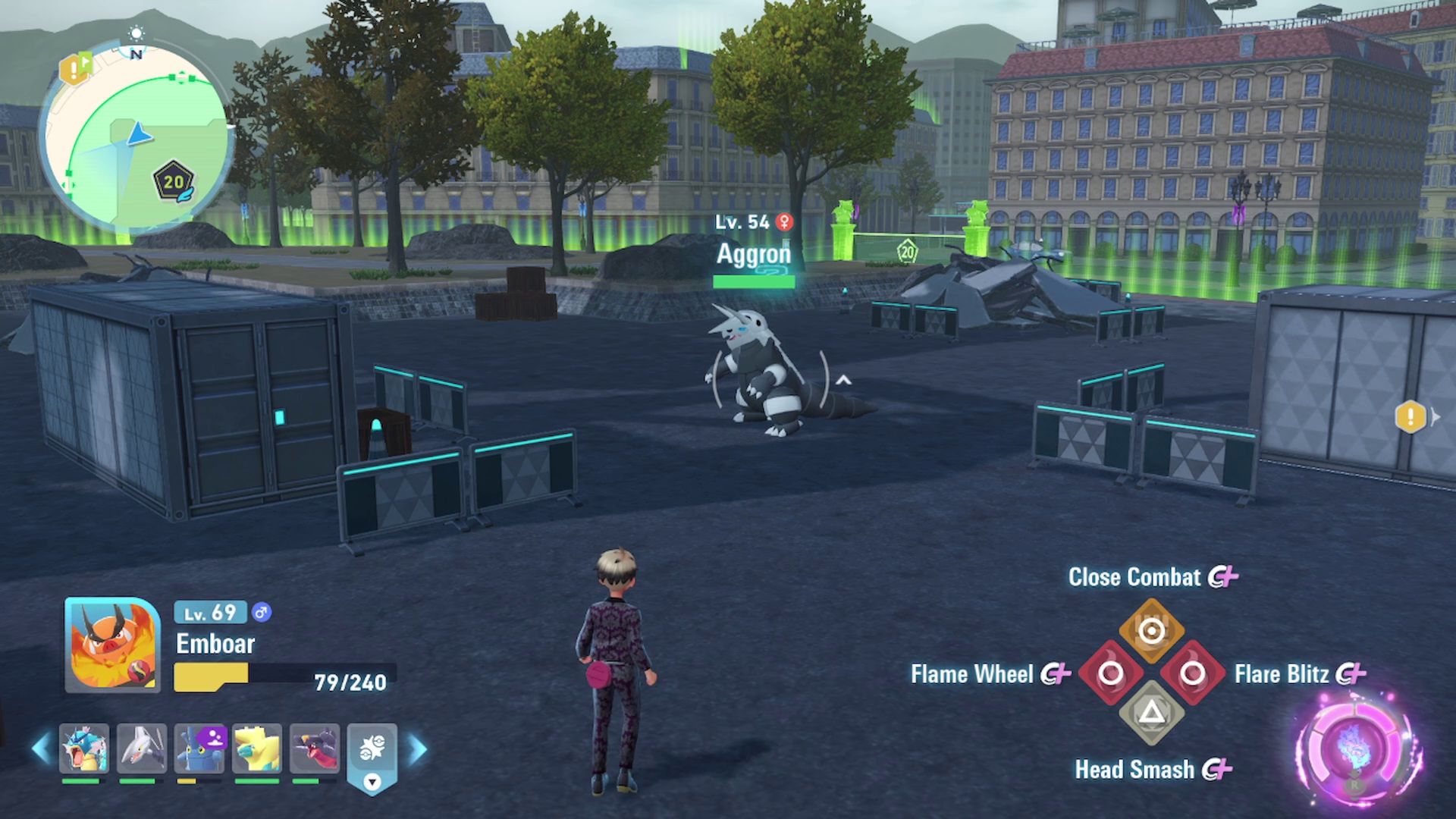Click the yellow exclamation marker above minimap
The height and width of the screenshot is (819, 1456).
(x=74, y=70)
